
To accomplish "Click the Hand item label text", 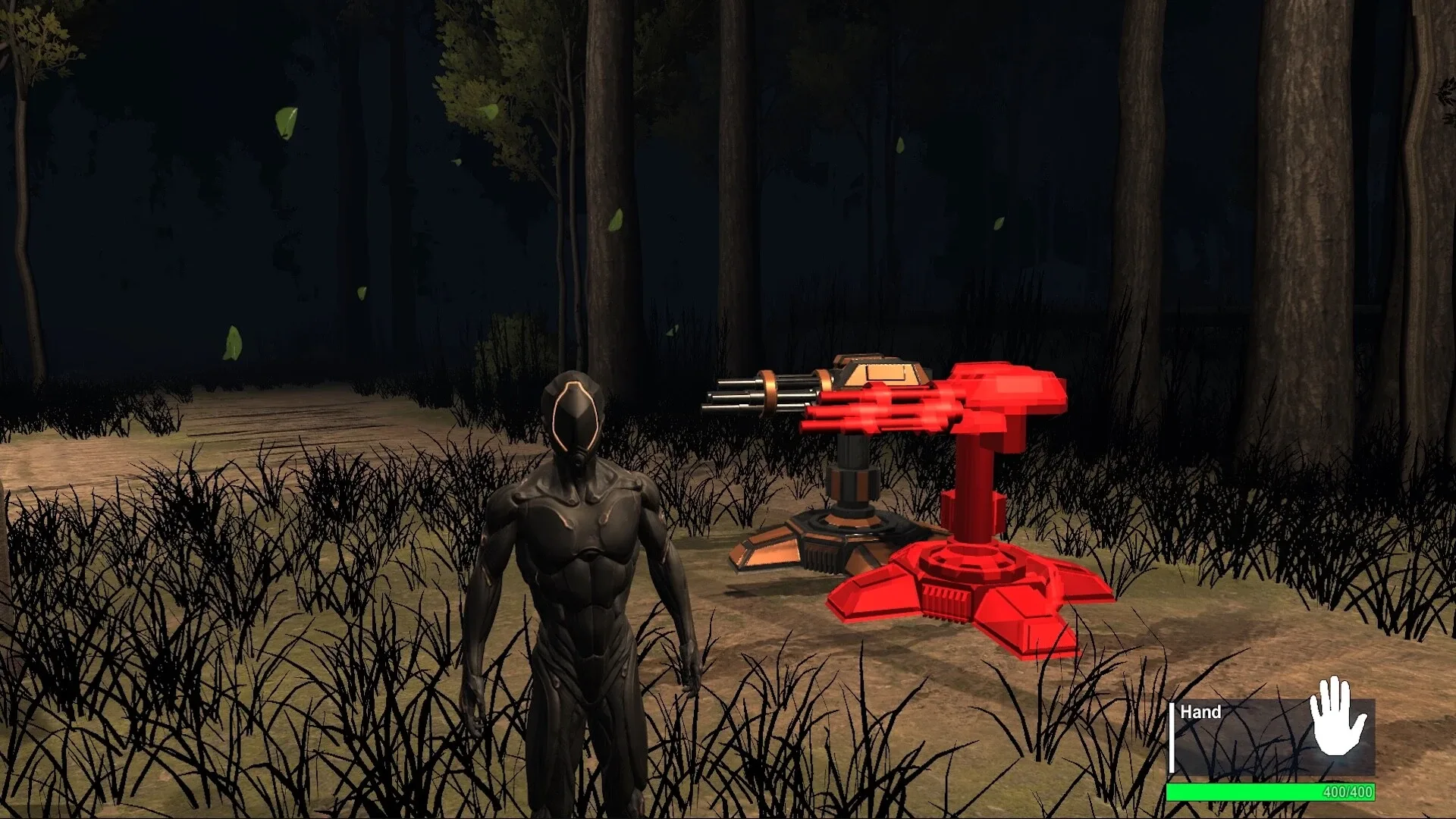I will (x=1202, y=713).
